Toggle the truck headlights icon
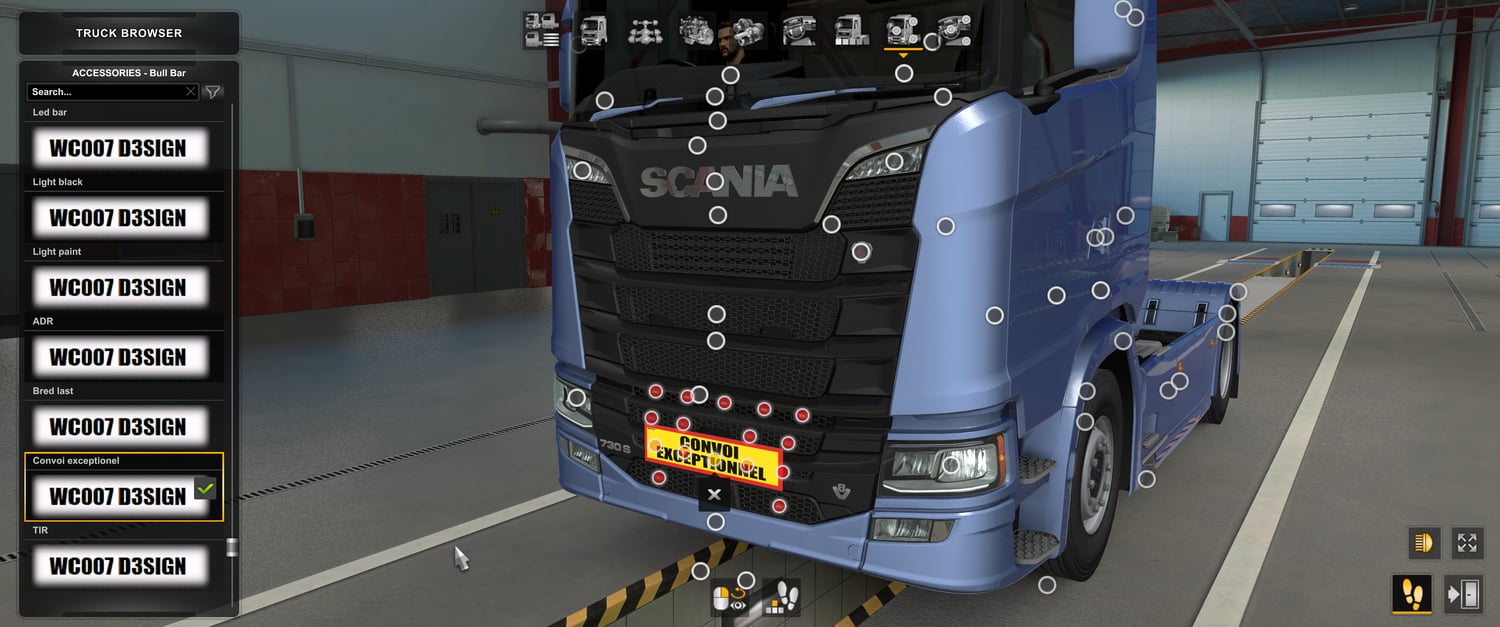Viewport: 1500px width, 627px height. tap(1421, 542)
